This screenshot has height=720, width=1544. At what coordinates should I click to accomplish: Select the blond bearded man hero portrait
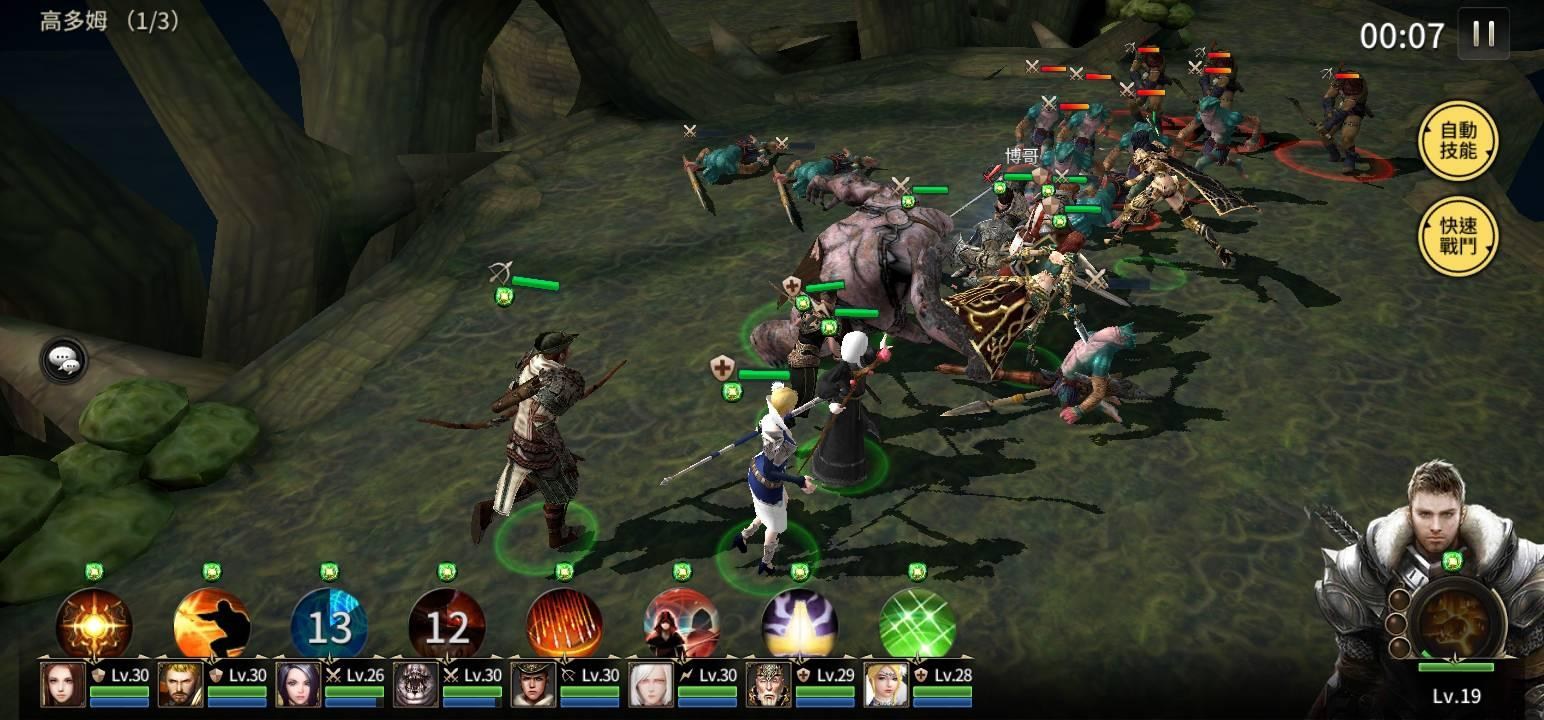[x=181, y=684]
